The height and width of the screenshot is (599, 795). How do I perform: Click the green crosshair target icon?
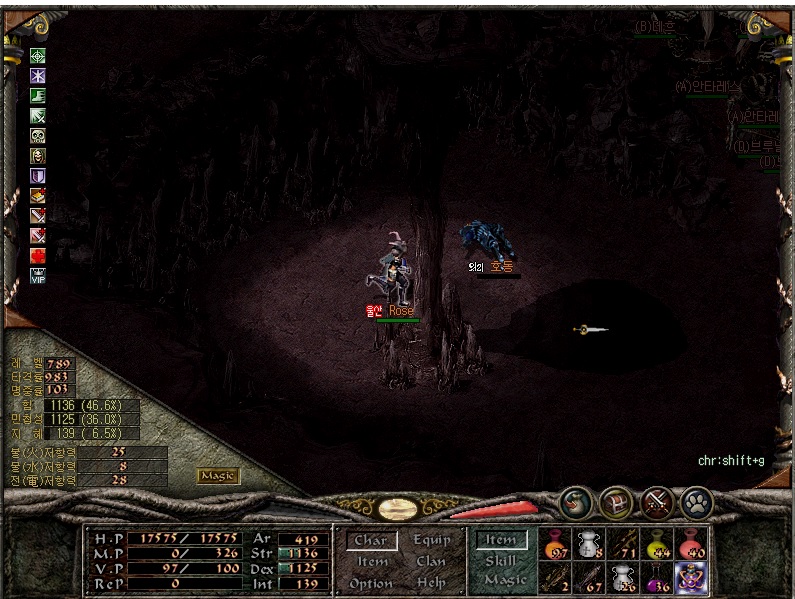[38, 56]
